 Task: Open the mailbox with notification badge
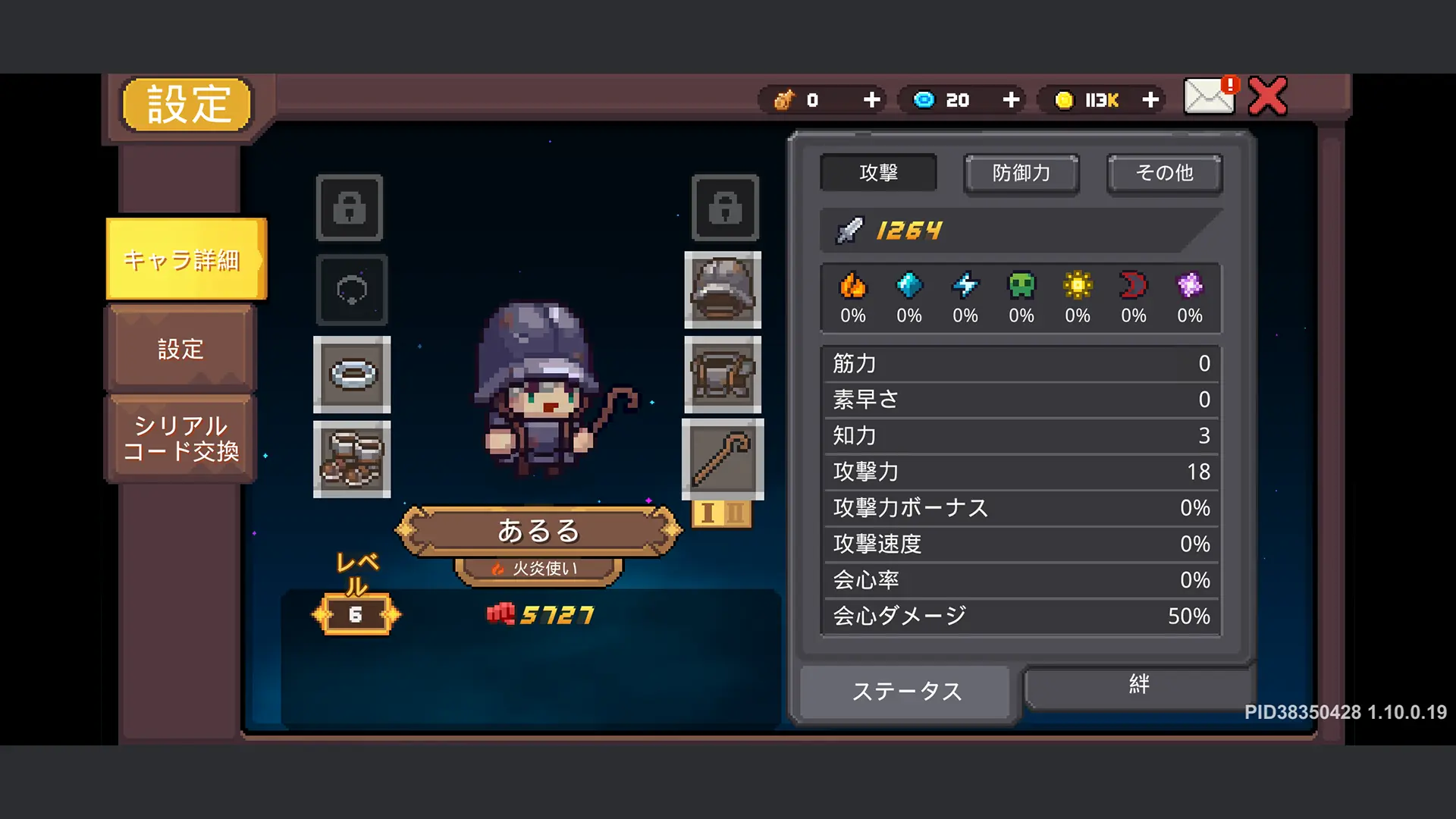[1207, 97]
